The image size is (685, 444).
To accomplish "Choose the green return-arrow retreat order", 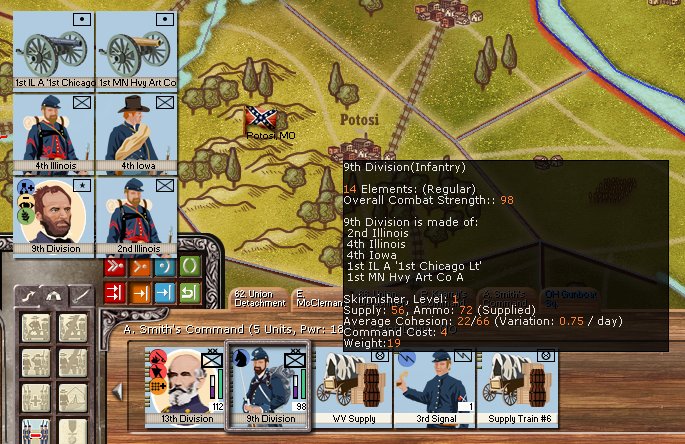I will [x=190, y=293].
